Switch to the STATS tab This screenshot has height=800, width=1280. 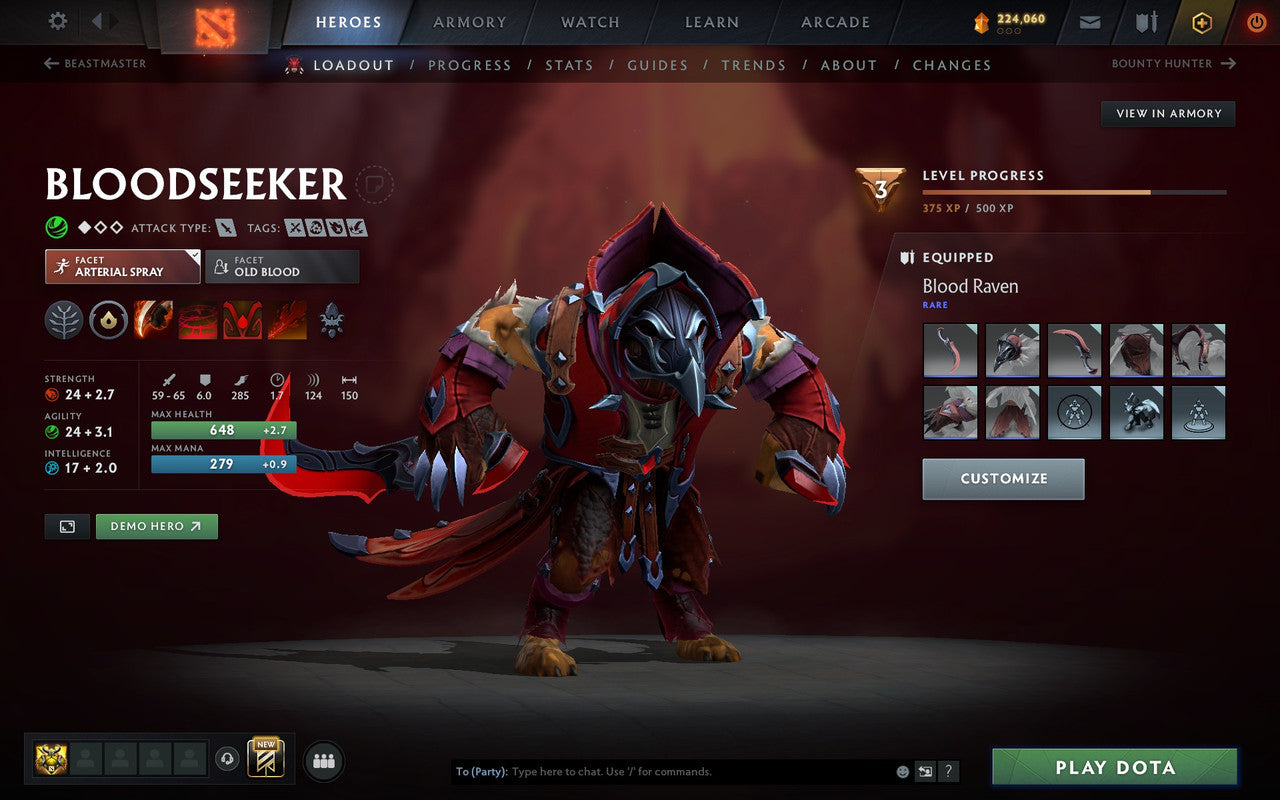(570, 65)
